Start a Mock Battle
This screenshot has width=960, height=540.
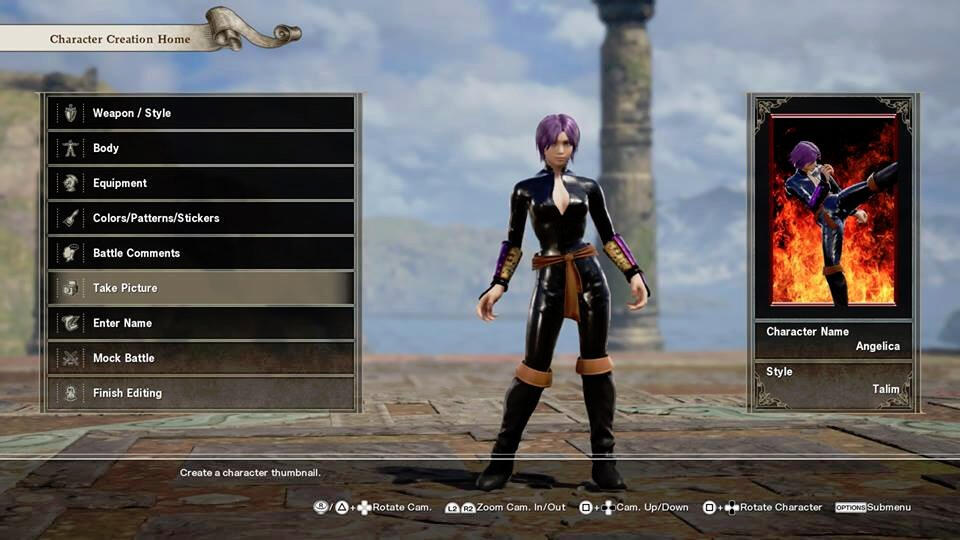pos(200,358)
